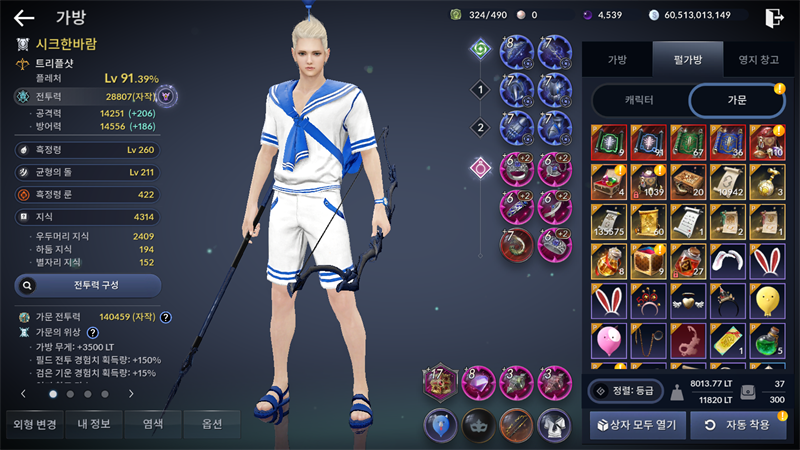The width and height of the screenshot is (800, 450).
Task: Select the 캐릭터 sub-tab
Action: [639, 101]
